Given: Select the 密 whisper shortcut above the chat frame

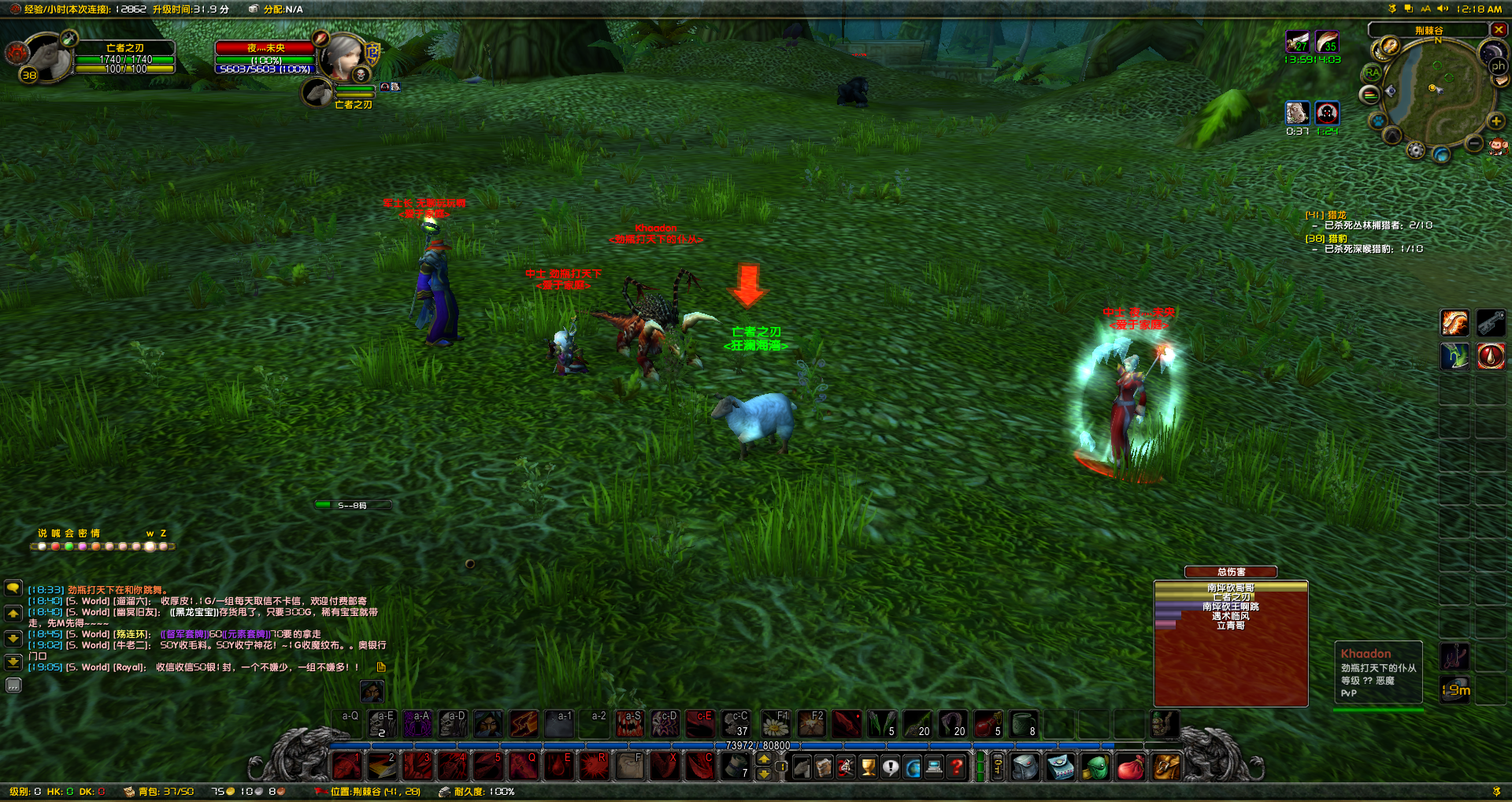Looking at the screenshot, I should tap(82, 533).
